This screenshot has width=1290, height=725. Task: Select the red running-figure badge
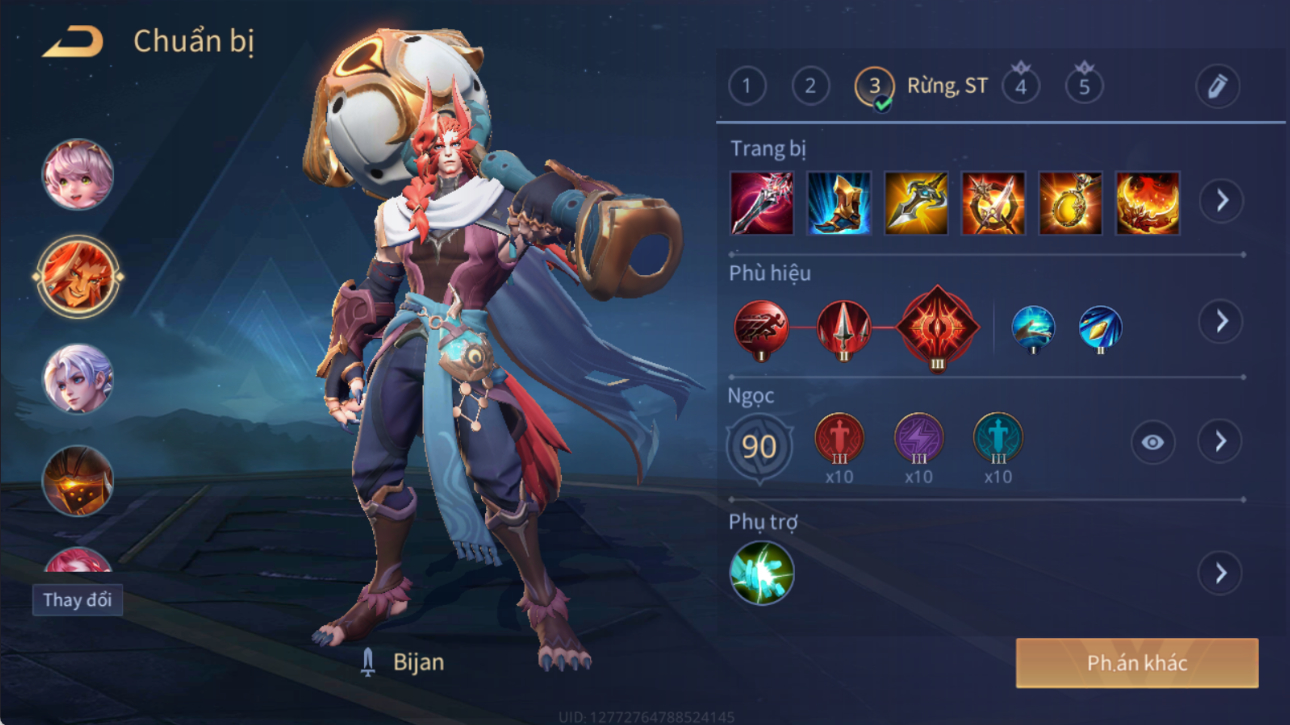pos(761,327)
